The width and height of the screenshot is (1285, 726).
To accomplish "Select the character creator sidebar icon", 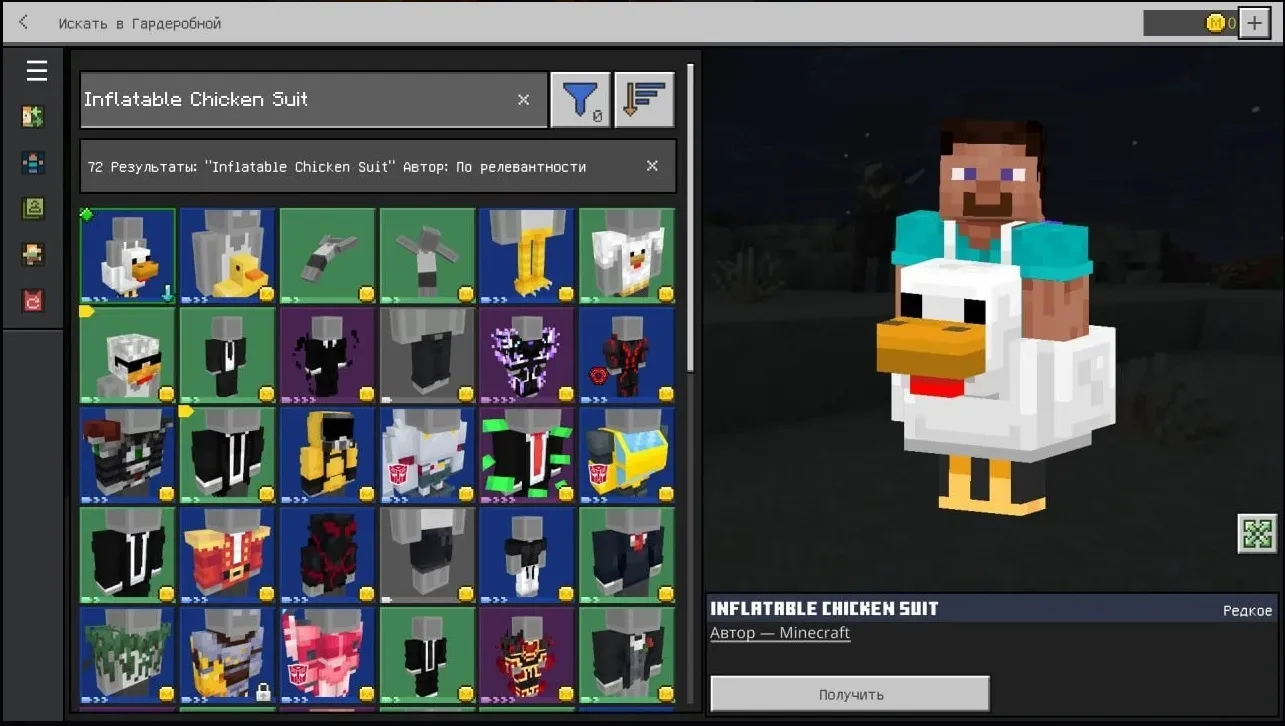I will 33,116.
